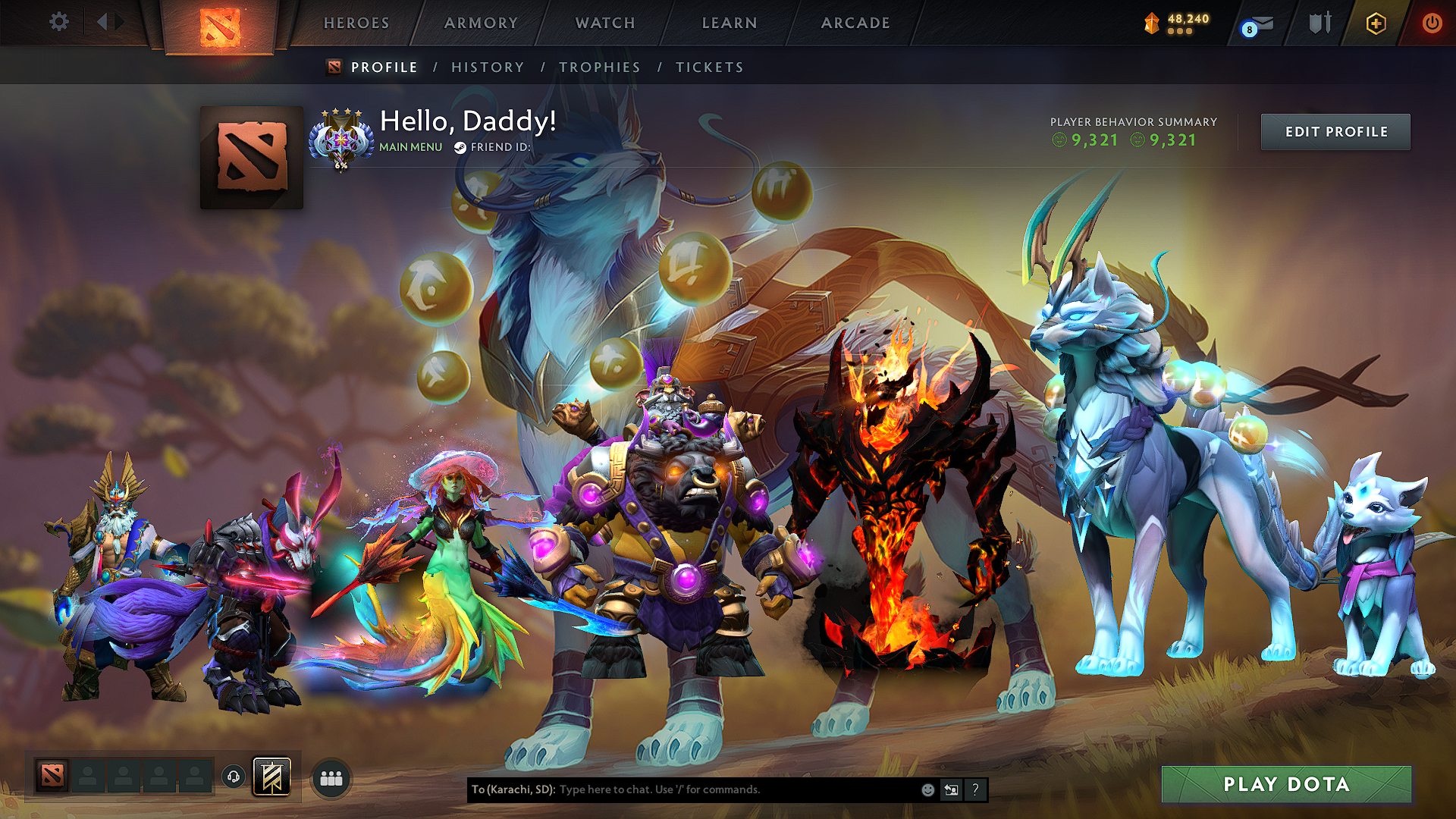Click the power button to exit Dota

1432,24
